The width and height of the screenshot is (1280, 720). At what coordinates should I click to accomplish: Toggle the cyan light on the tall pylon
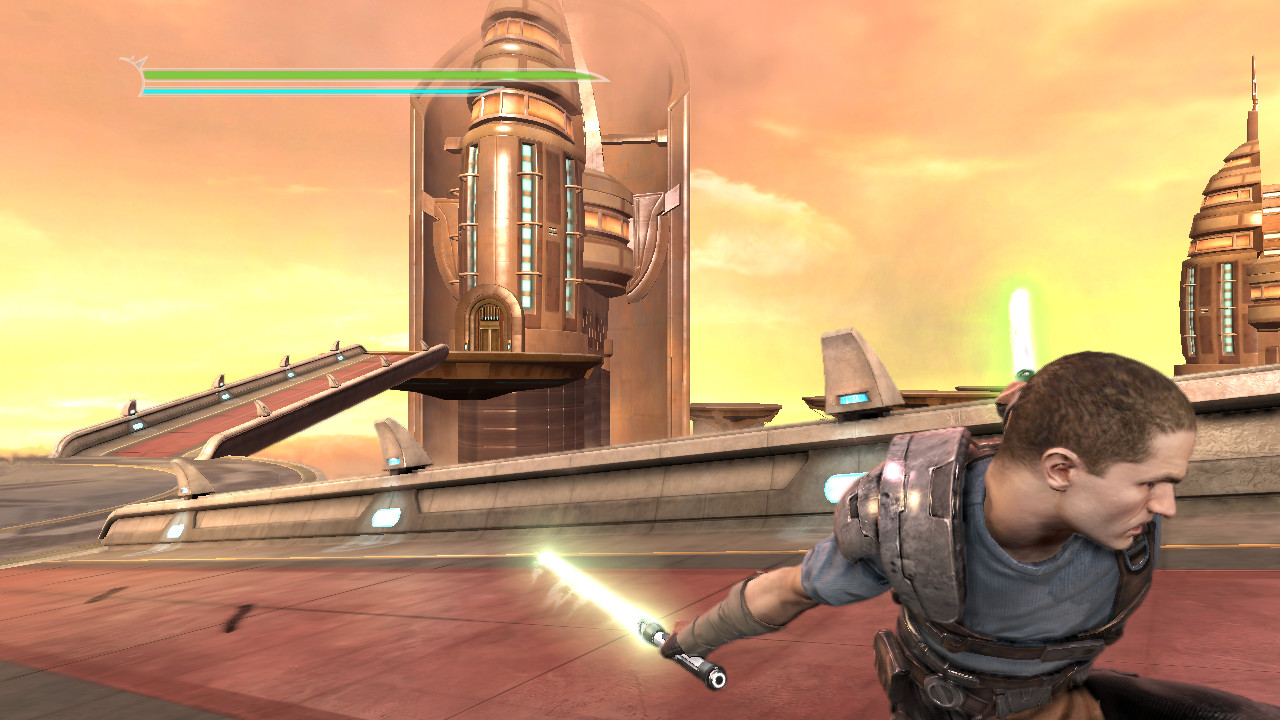click(x=855, y=397)
